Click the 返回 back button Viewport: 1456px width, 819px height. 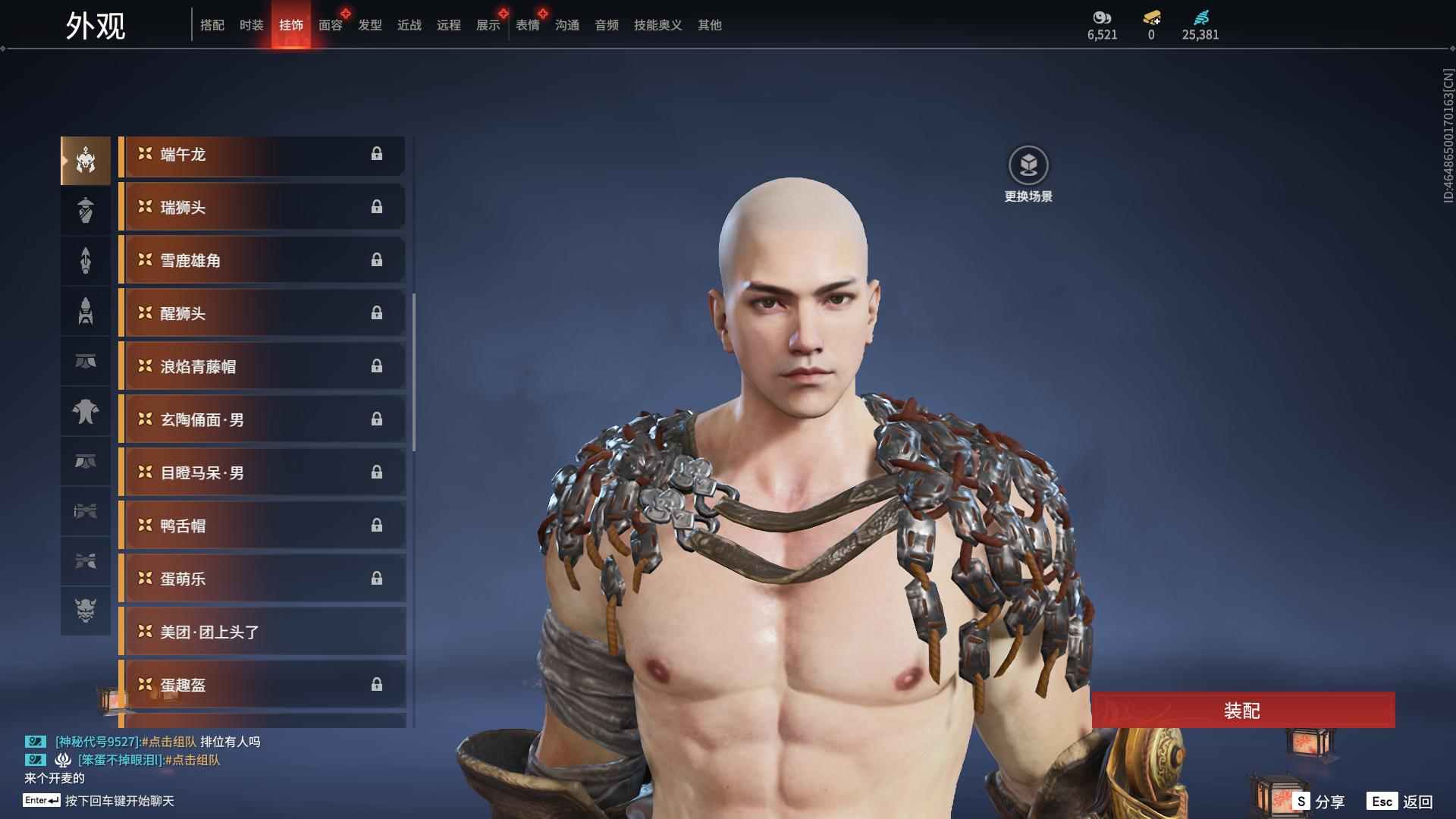point(1400,802)
